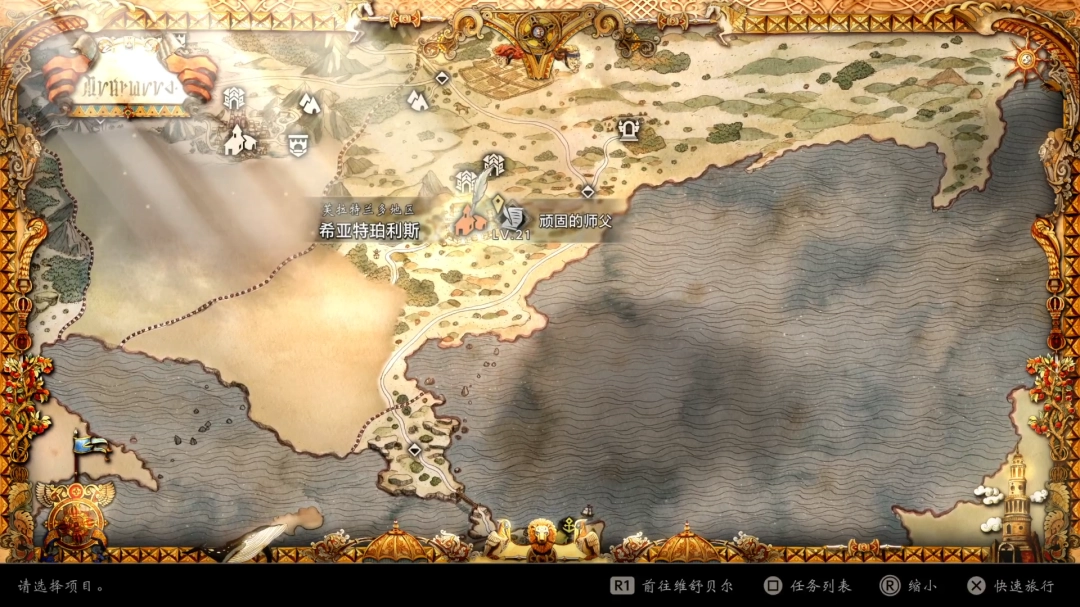
Task: Choose the diamond waypoint on the southern peninsula
Action: pyautogui.click(x=415, y=450)
